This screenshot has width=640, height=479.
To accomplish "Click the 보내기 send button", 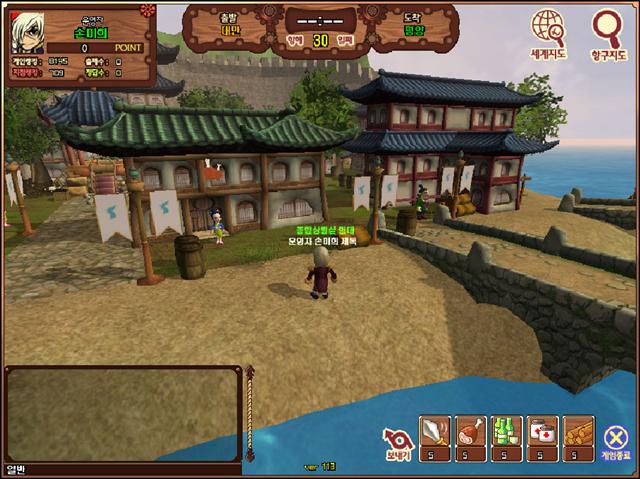I will tap(397, 438).
